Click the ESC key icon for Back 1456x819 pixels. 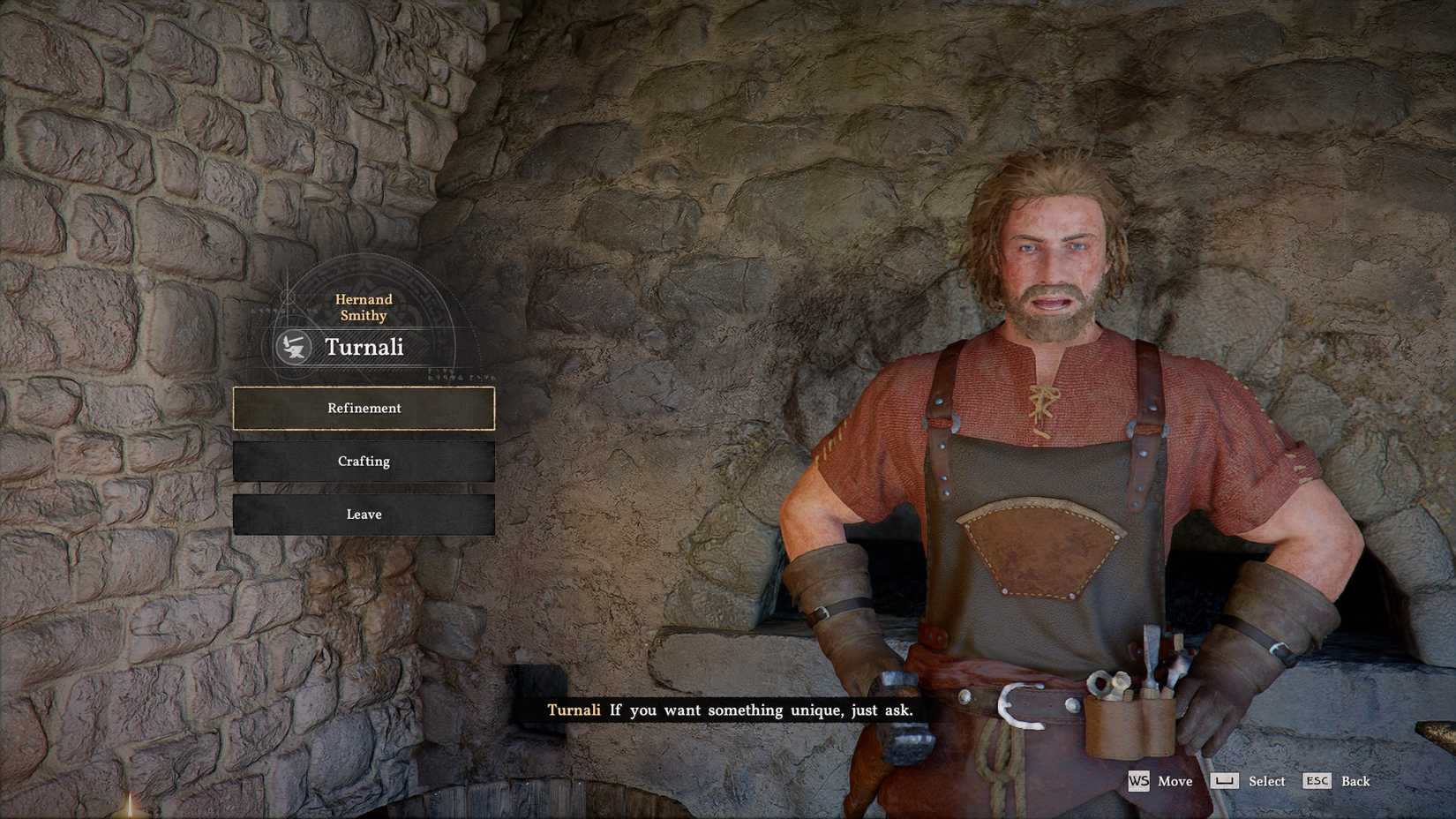(1317, 782)
